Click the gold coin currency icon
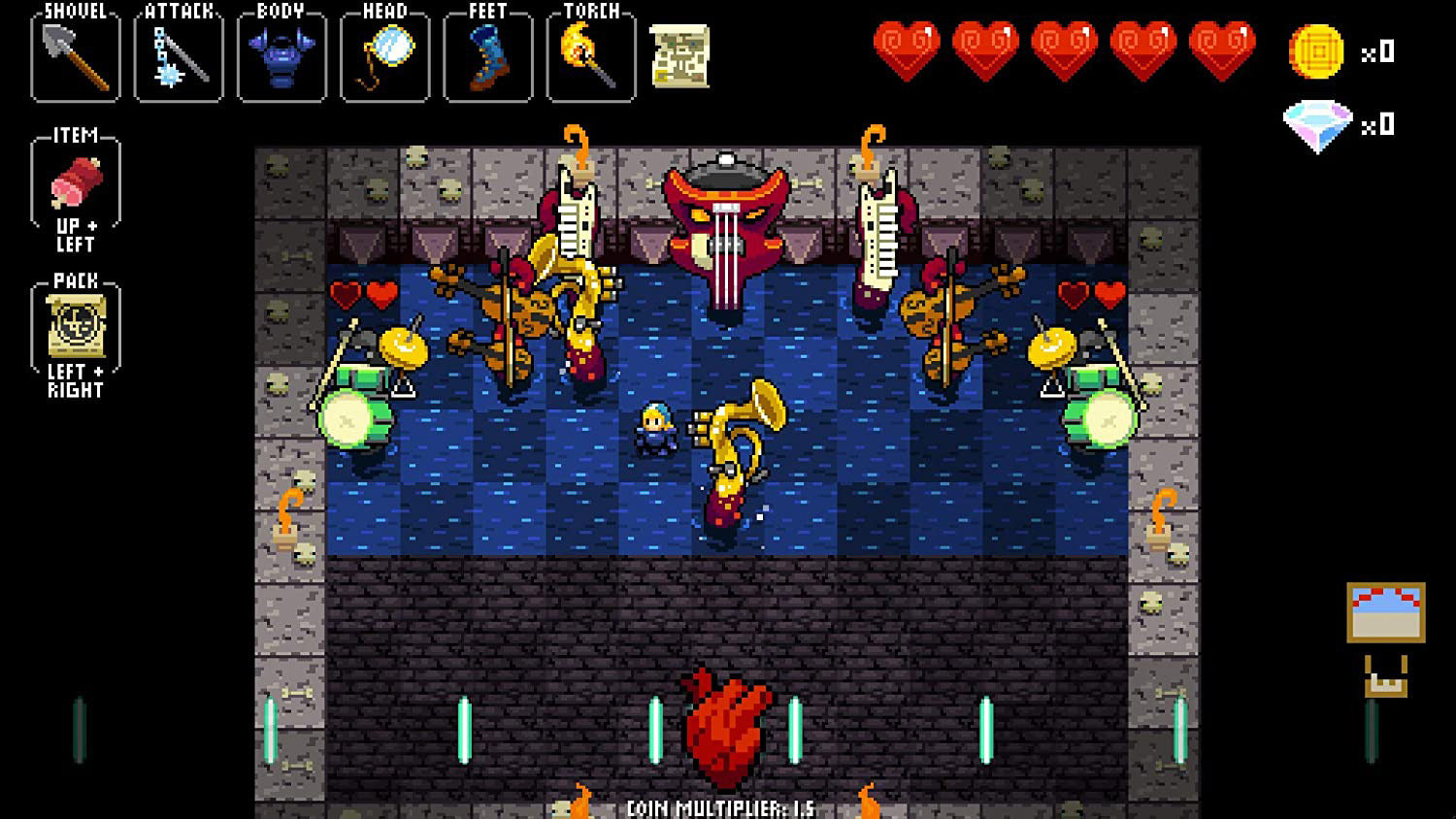Viewport: 1456px width, 819px height. (1314, 53)
